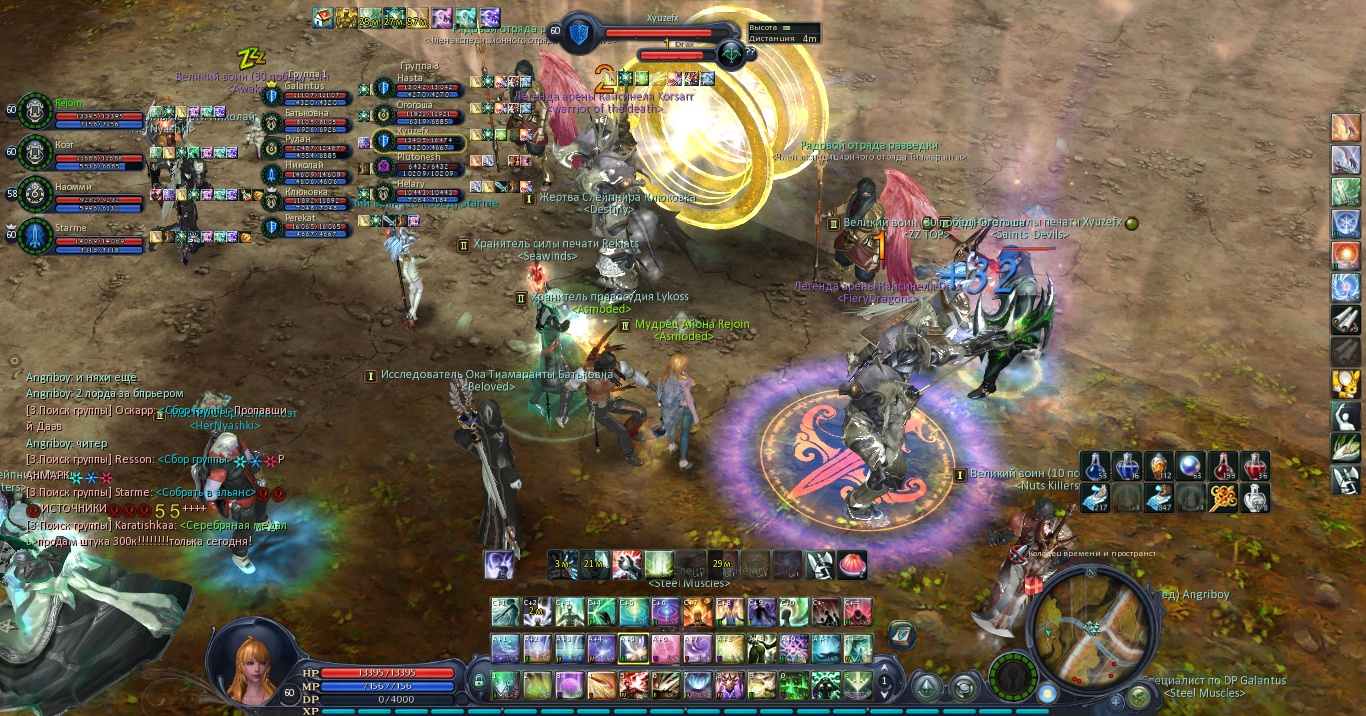Toggle the padlock on the skill bar
This screenshot has width=1366, height=716.
pyautogui.click(x=479, y=682)
